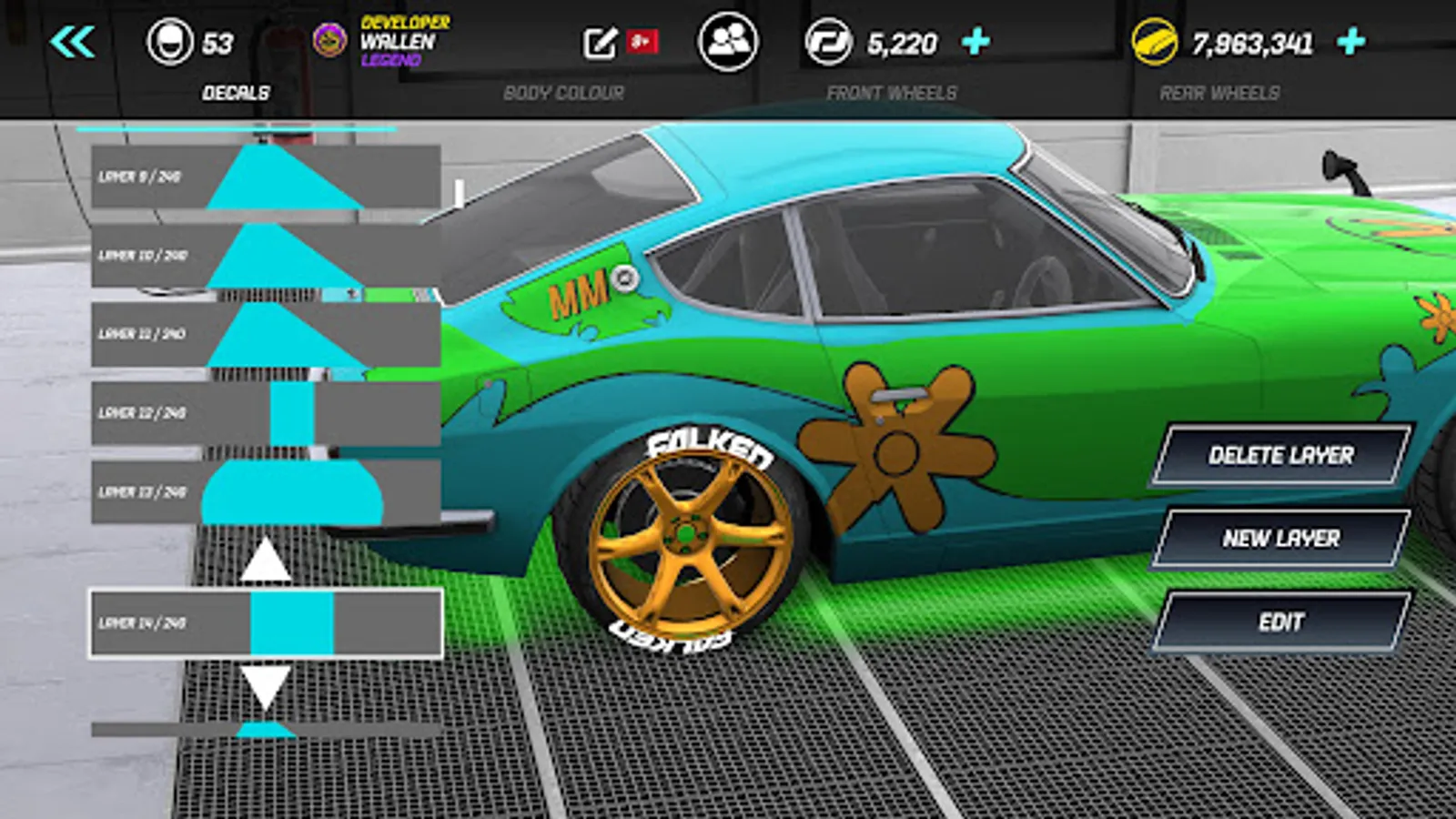This screenshot has width=1456, height=819.
Task: Edit the selected layer
Action: click(x=1280, y=622)
